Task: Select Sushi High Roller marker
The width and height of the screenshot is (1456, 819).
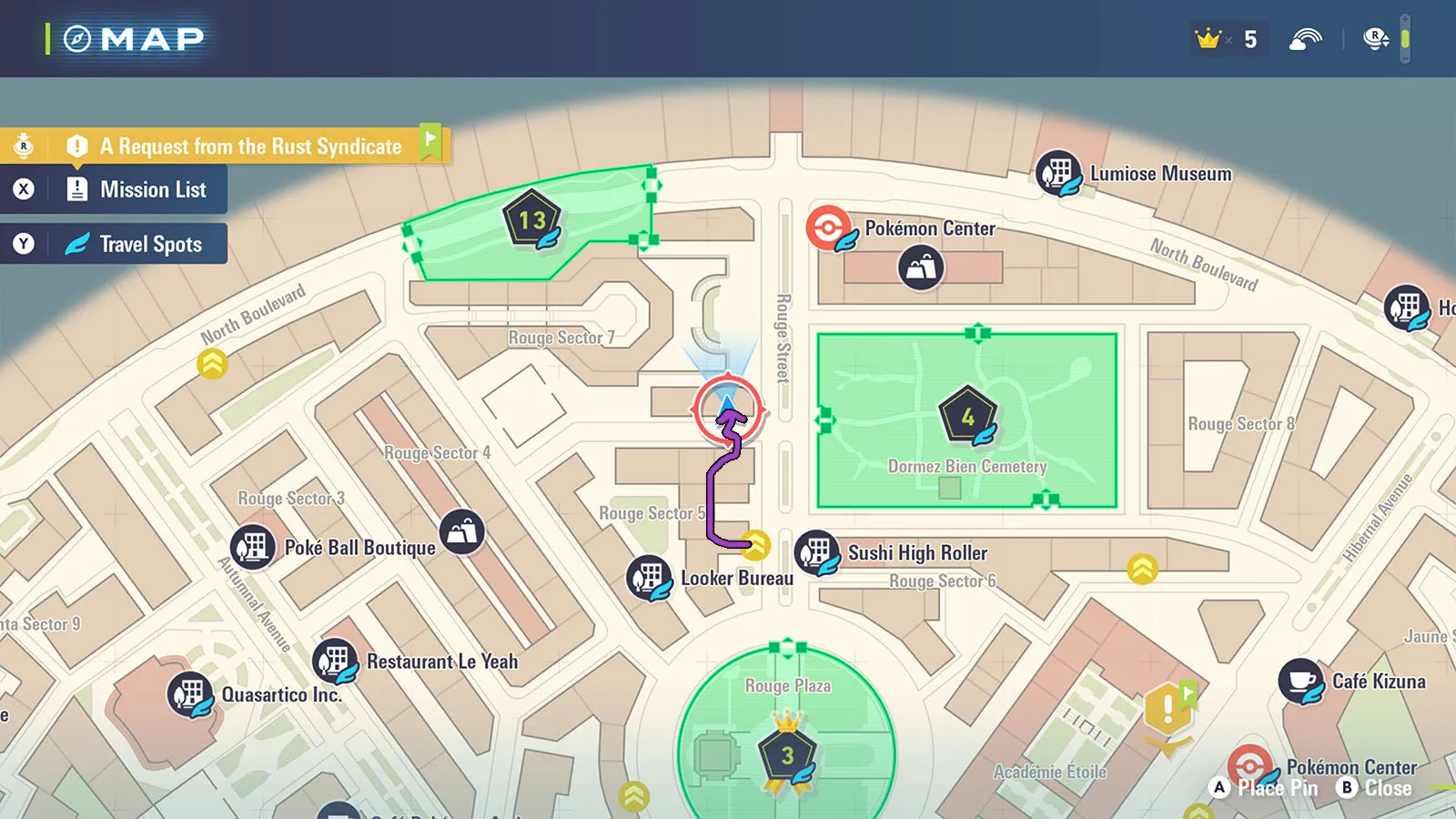Action: click(817, 553)
